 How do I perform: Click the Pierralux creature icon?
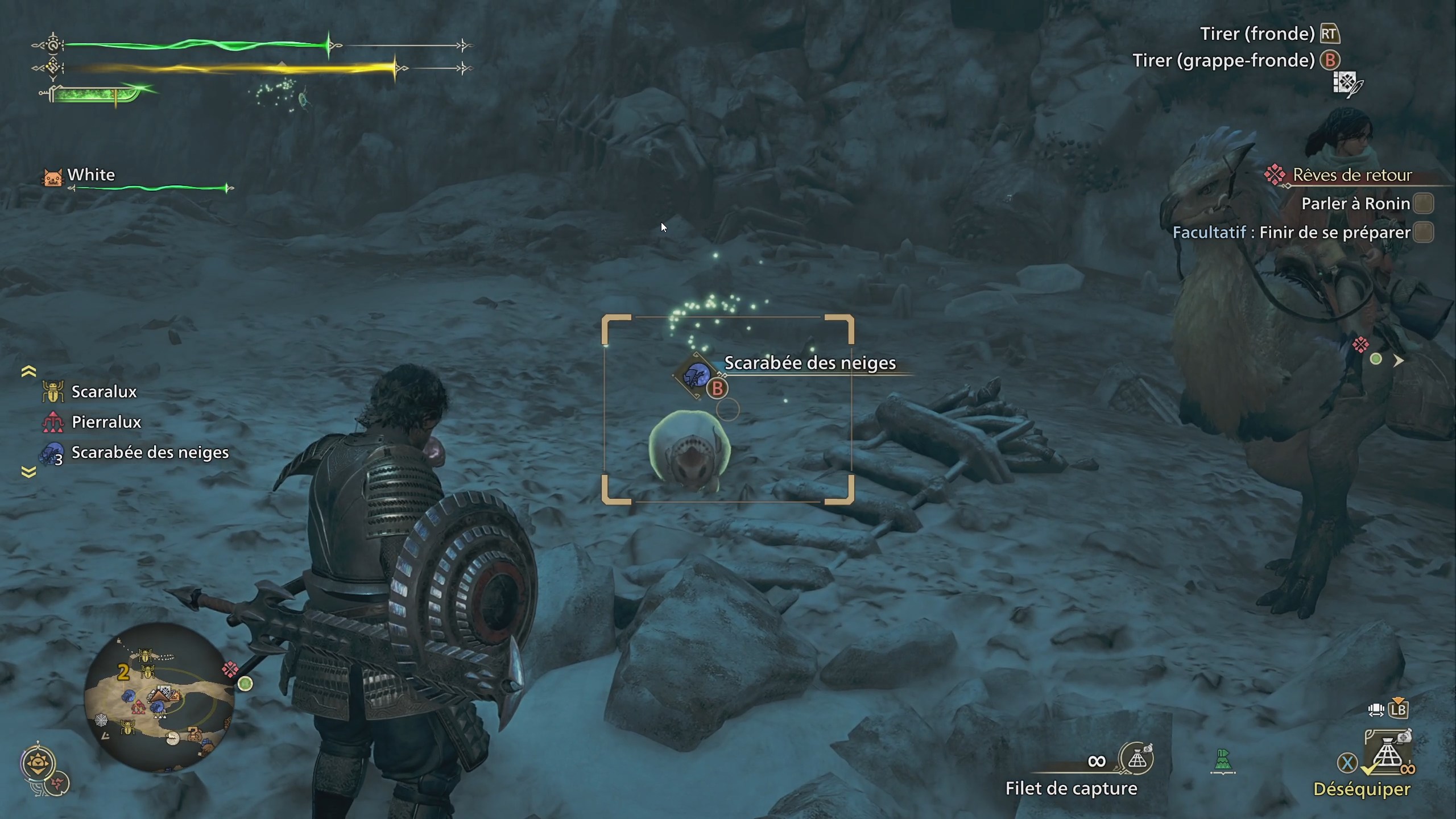point(54,422)
